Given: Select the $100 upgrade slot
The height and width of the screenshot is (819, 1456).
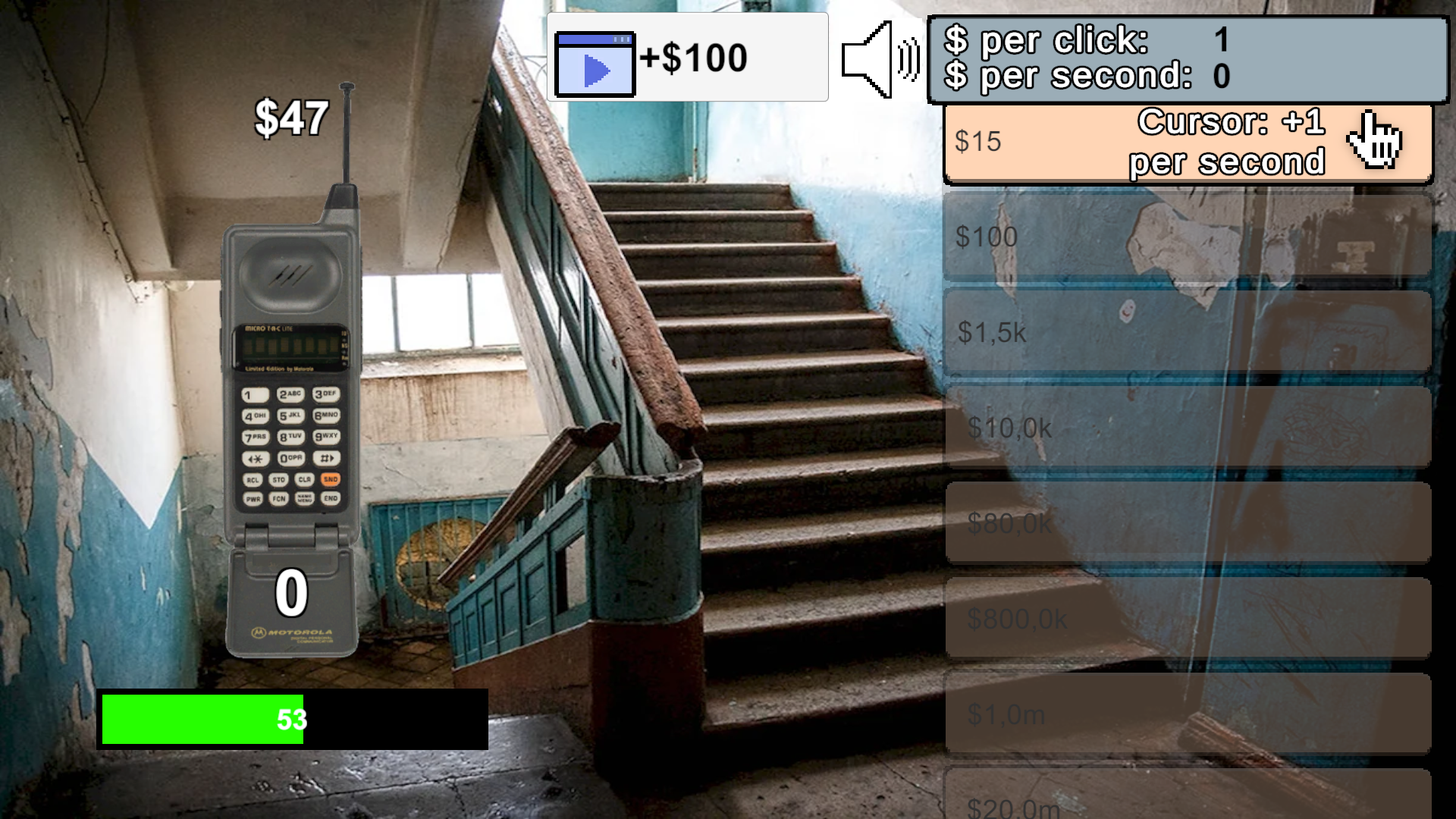Looking at the screenshot, I should 1187,237.
